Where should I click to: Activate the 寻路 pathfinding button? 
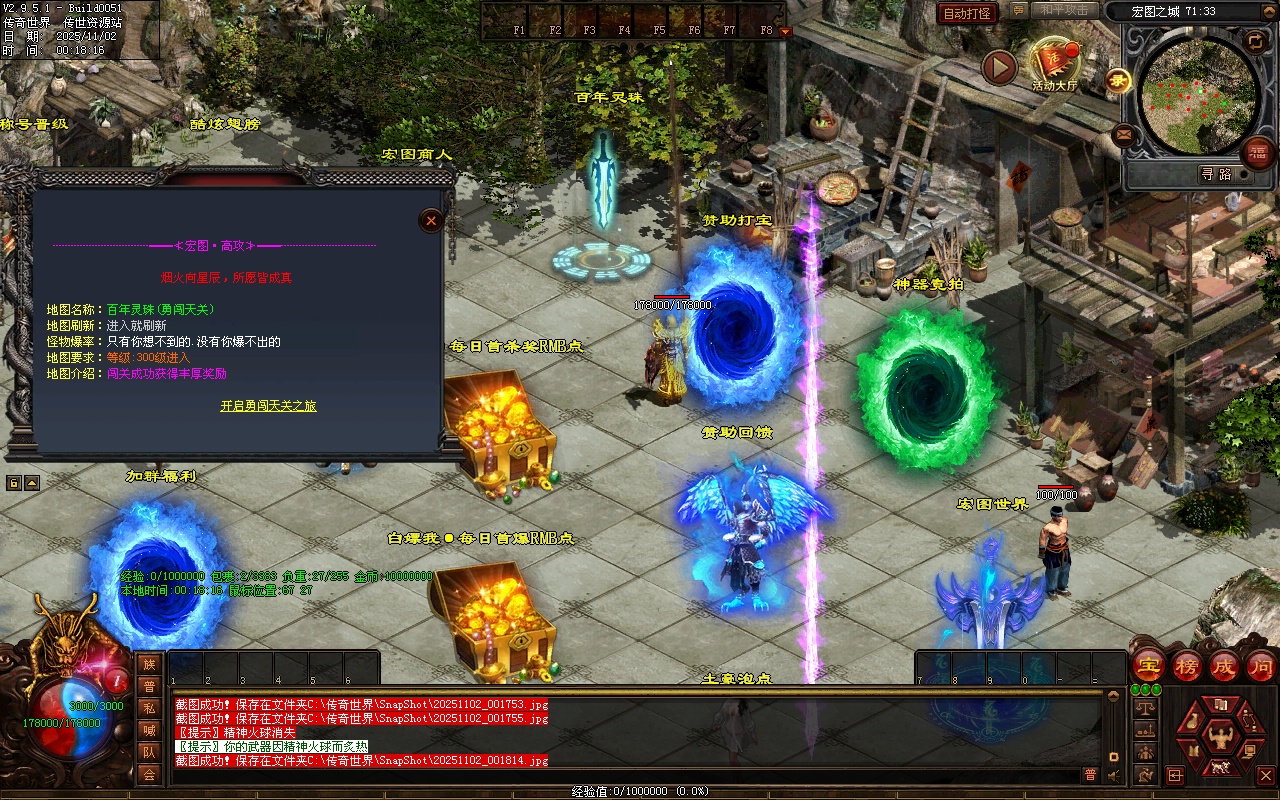point(1216,174)
